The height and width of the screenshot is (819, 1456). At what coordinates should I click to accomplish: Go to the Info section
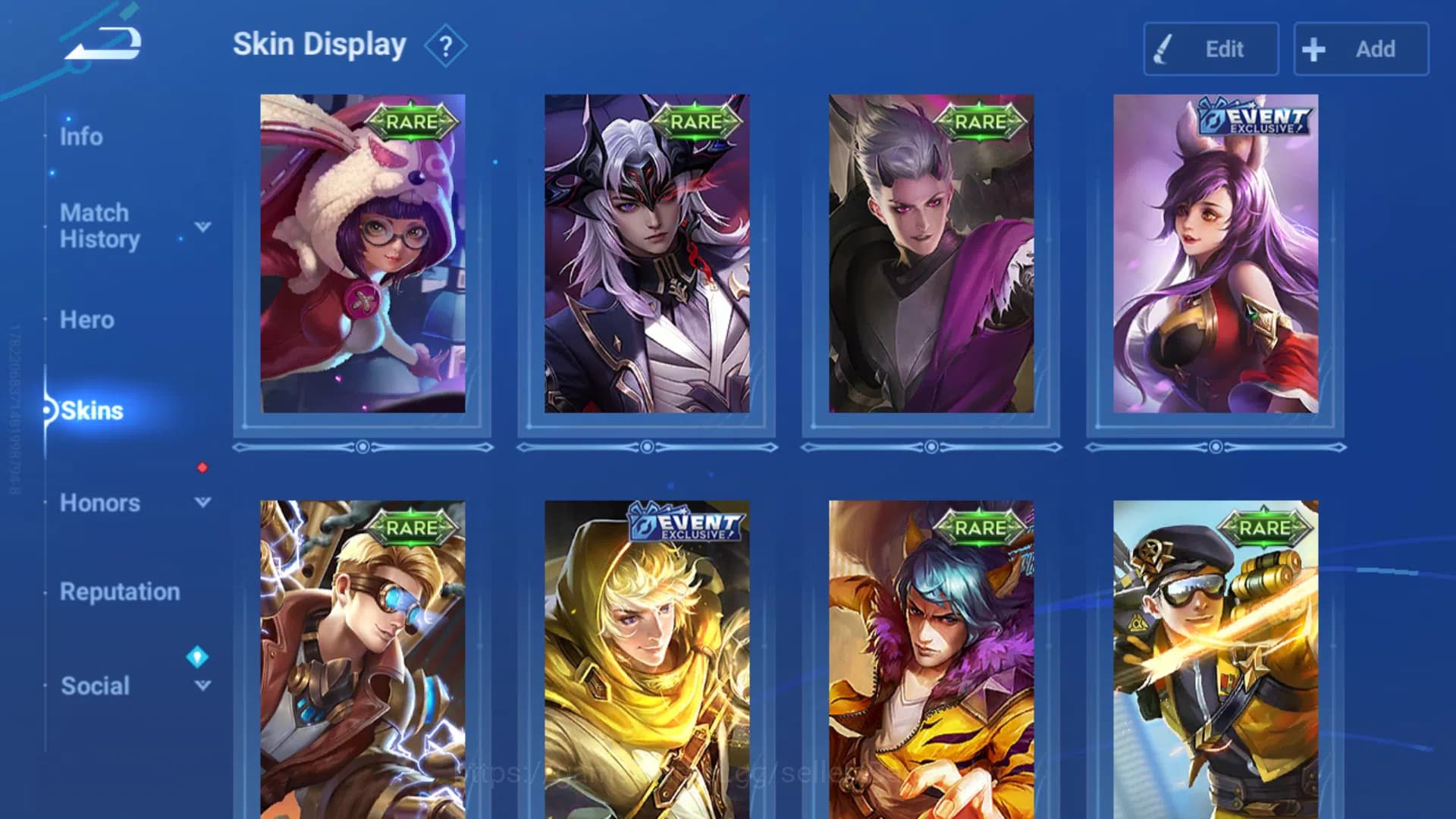coord(81,136)
